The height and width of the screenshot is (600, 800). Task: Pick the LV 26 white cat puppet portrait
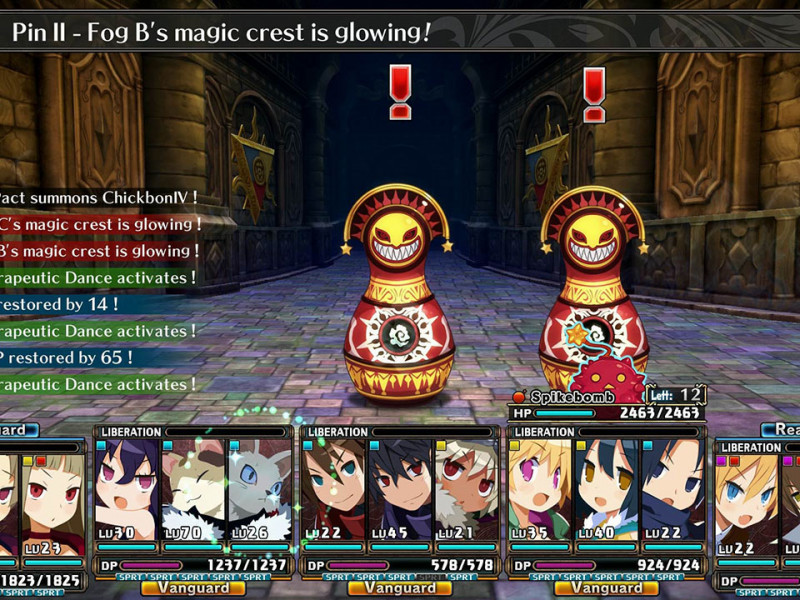tap(260, 490)
